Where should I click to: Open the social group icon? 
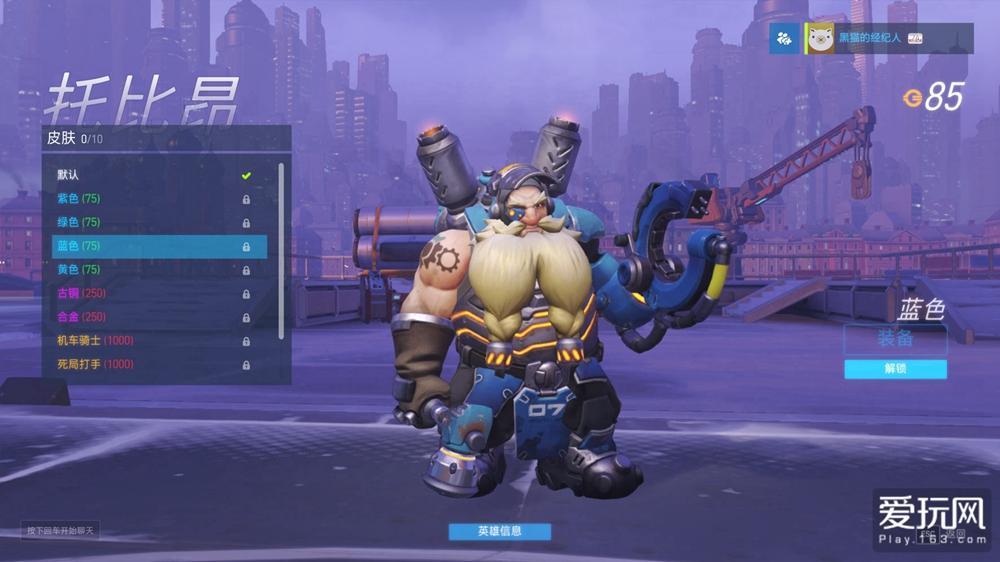tap(784, 38)
